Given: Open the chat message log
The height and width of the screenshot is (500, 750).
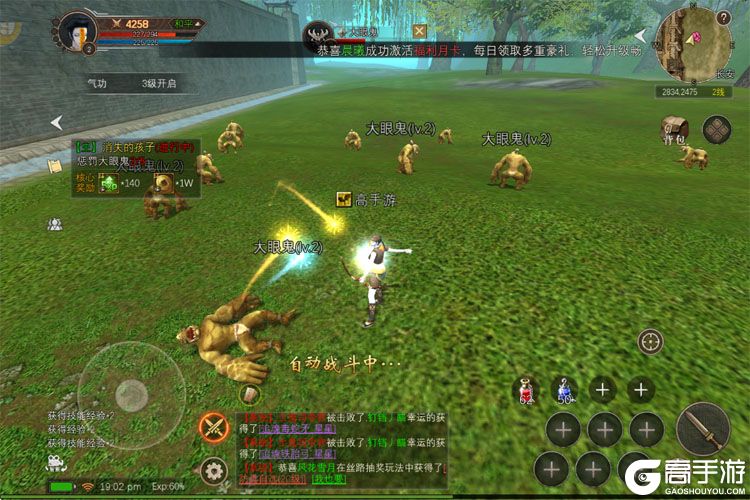Looking at the screenshot, I should pyautogui.click(x=340, y=446).
